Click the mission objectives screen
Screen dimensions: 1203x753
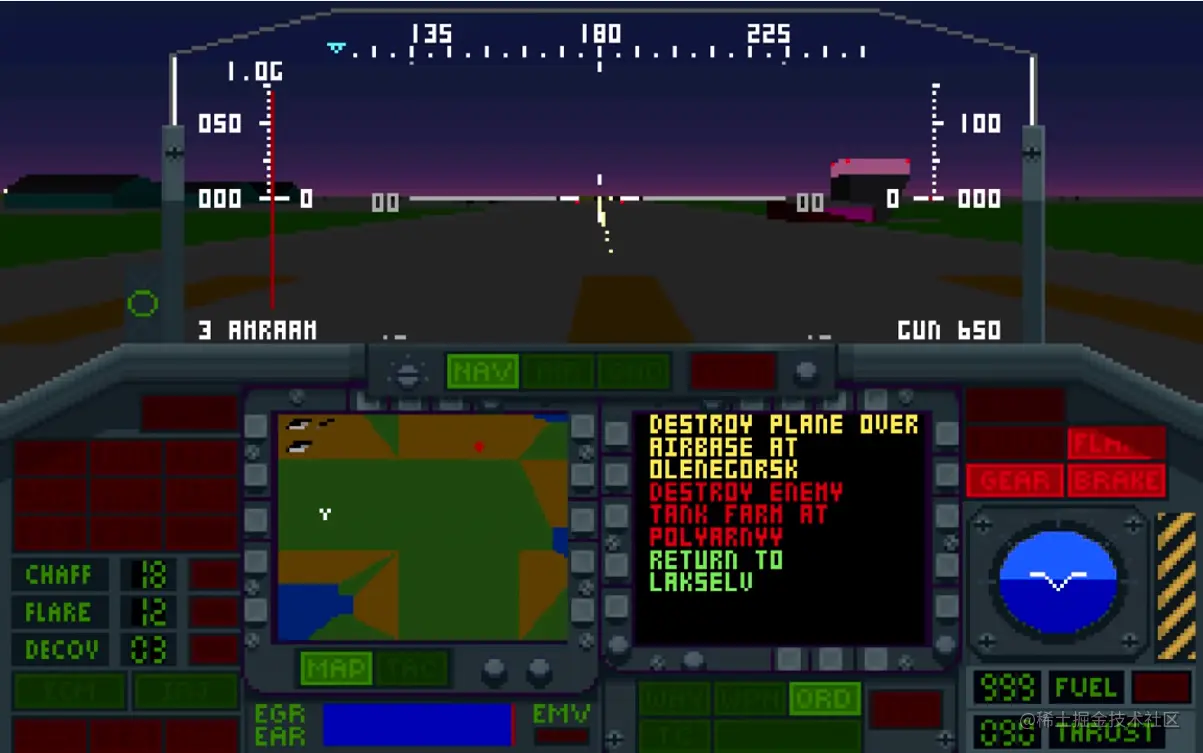pyautogui.click(x=780, y=527)
